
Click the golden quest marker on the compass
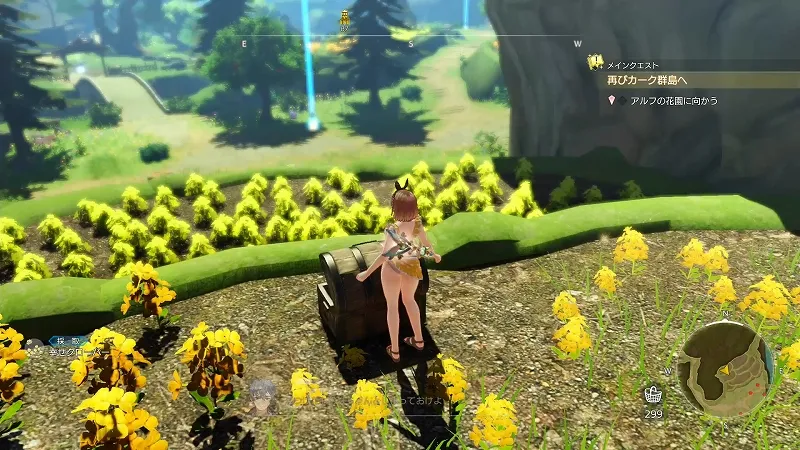[345, 17]
